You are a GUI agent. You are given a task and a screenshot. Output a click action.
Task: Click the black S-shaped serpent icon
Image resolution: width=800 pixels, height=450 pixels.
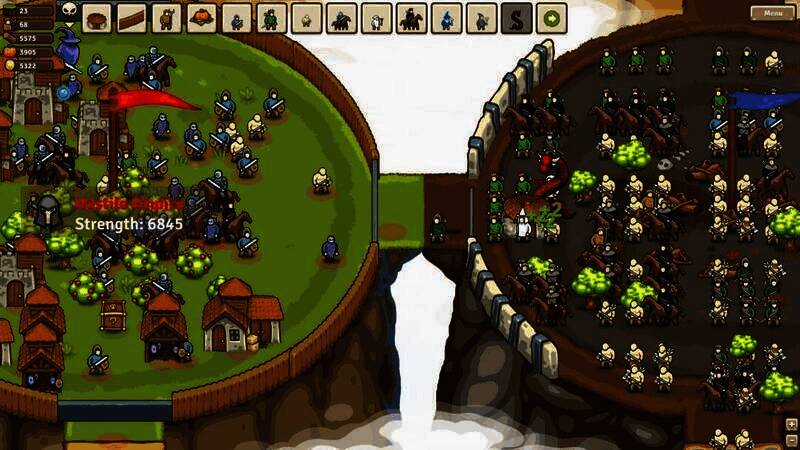tap(515, 18)
